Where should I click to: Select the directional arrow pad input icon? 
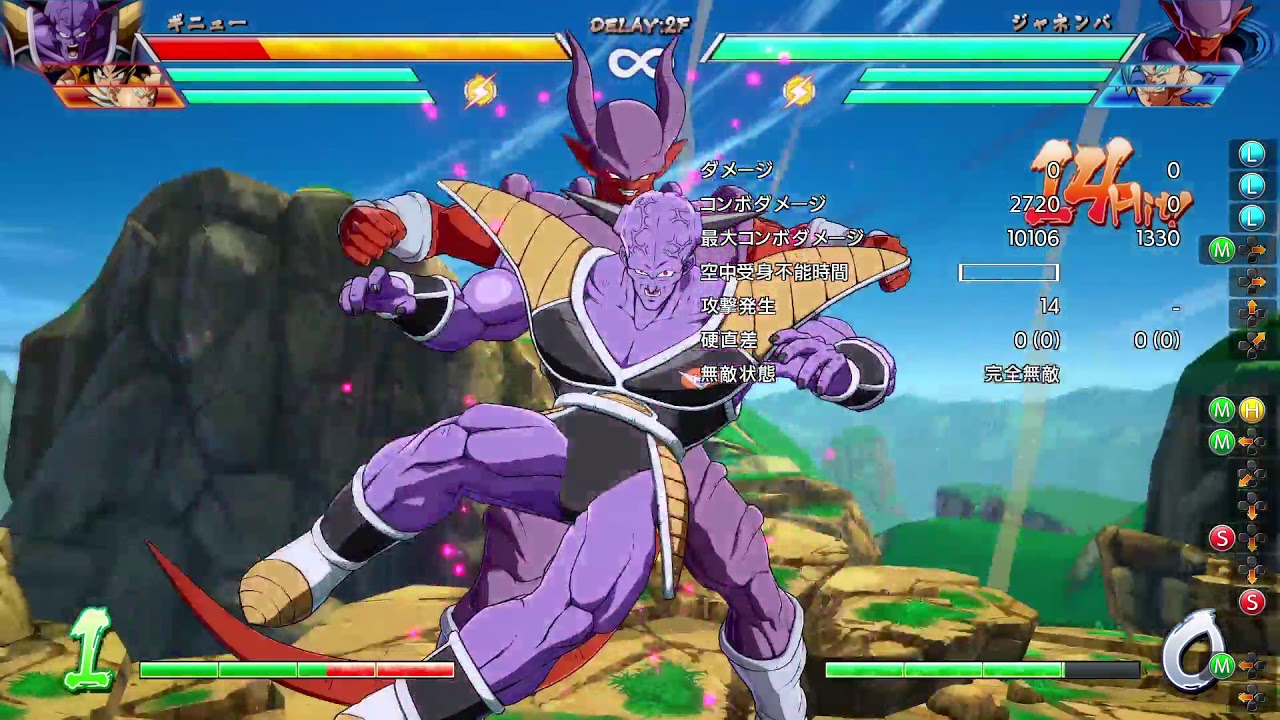(x=1254, y=249)
